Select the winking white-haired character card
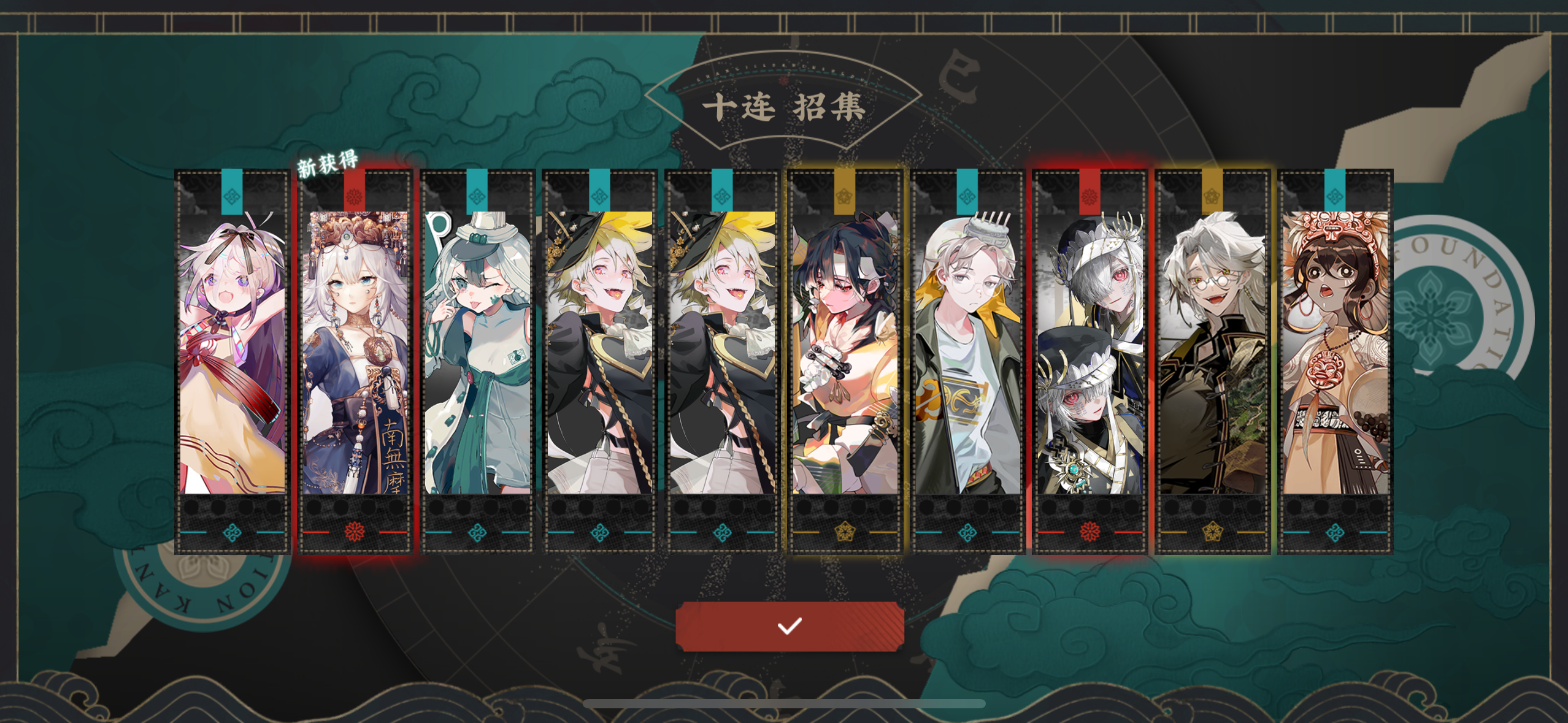Screen dimensions: 1568x723 [477, 368]
